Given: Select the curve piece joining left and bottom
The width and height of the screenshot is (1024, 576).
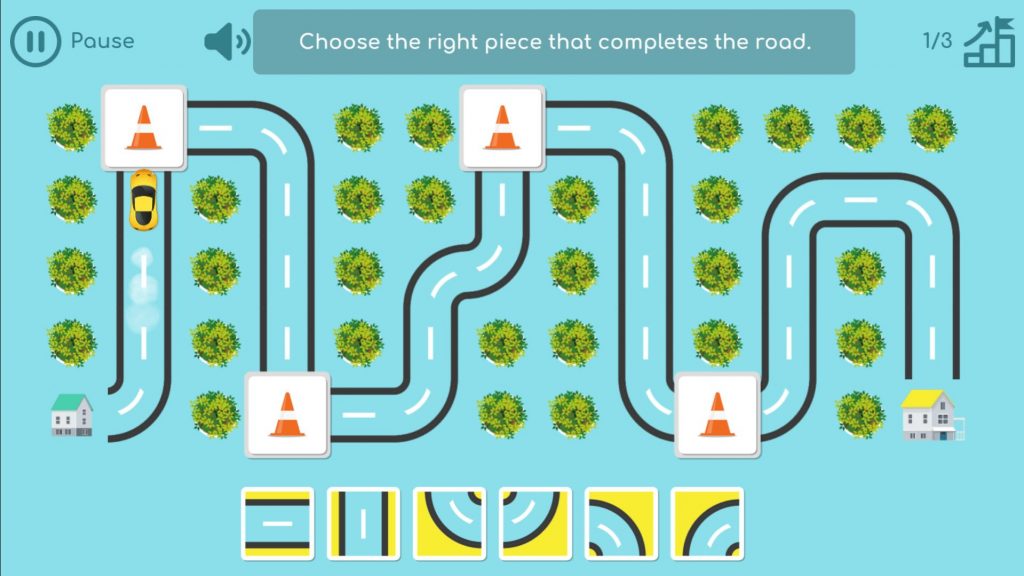Looking at the screenshot, I should pyautogui.click(x=621, y=522).
